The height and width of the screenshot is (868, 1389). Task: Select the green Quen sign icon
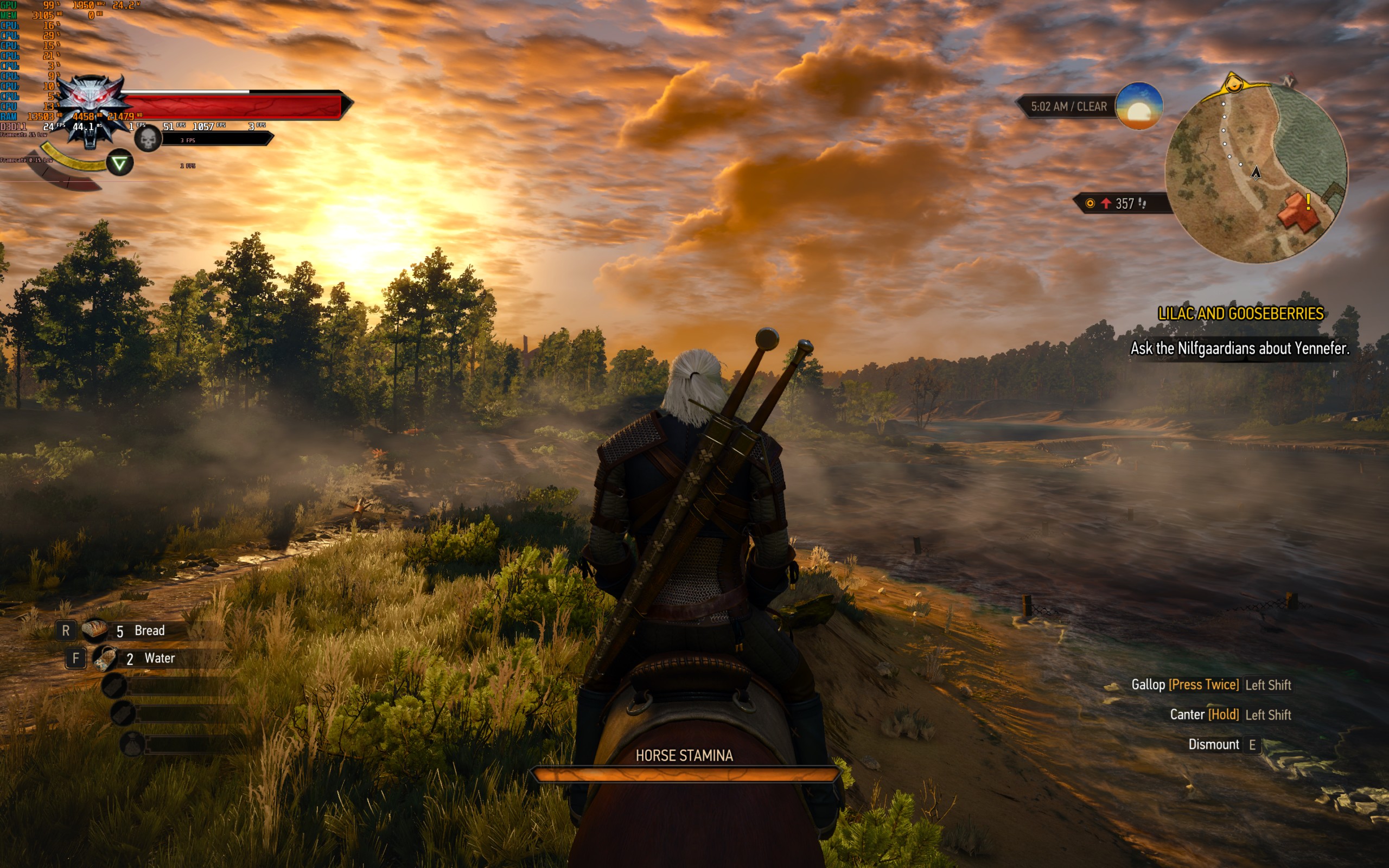tap(119, 164)
